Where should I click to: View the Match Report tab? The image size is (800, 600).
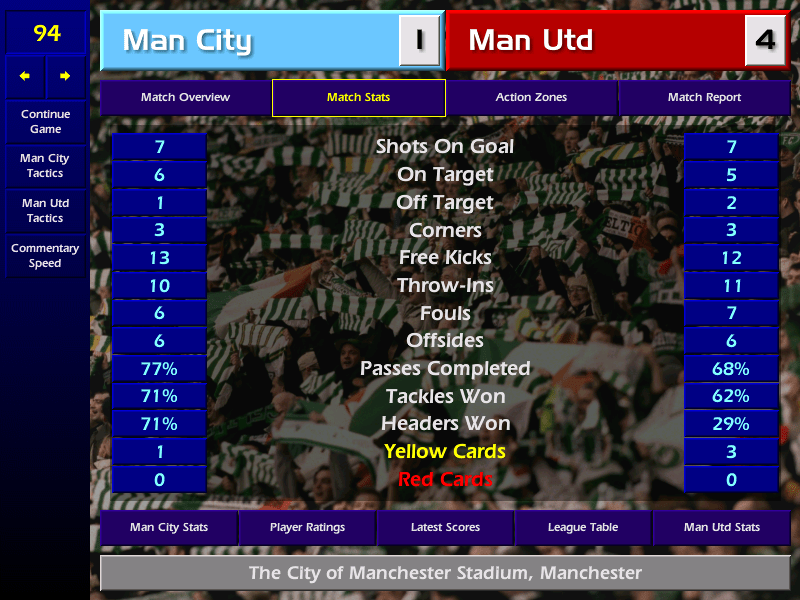click(x=704, y=98)
